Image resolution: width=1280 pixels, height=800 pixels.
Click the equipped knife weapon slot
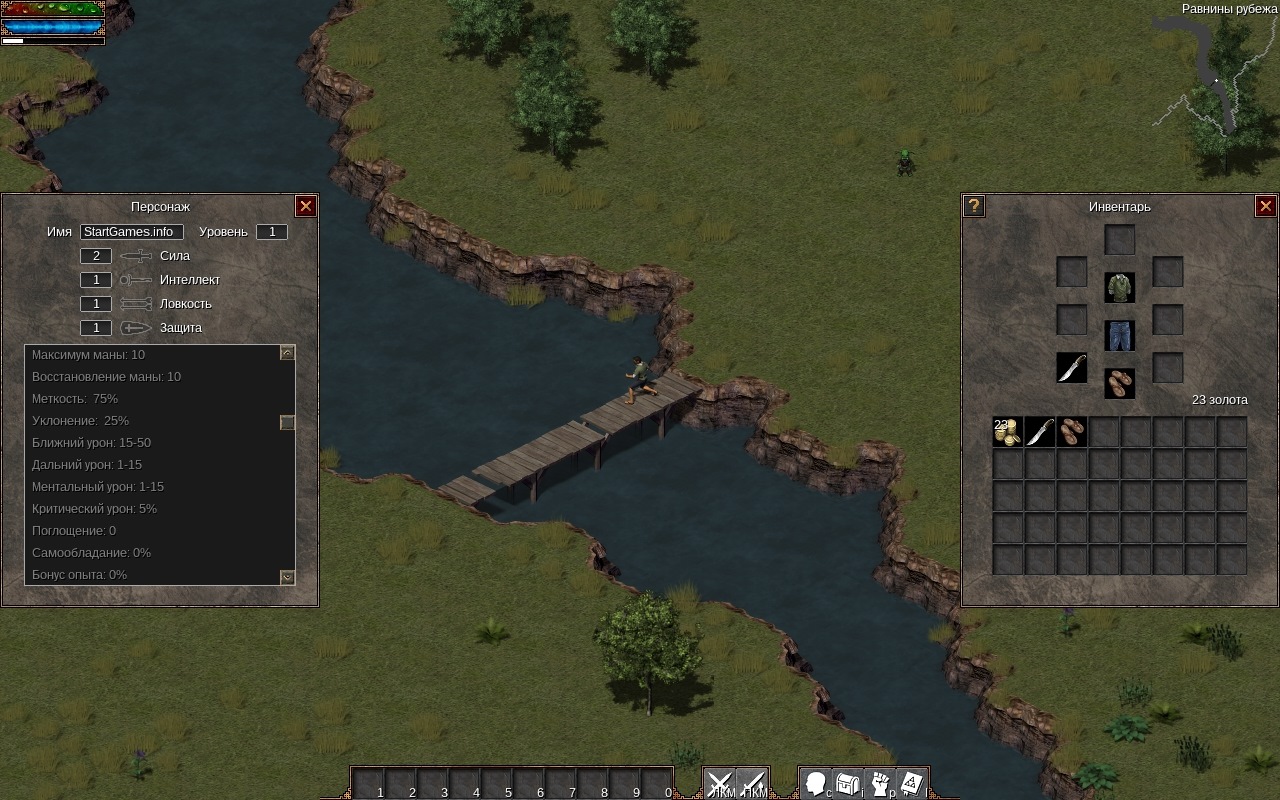tap(1072, 368)
